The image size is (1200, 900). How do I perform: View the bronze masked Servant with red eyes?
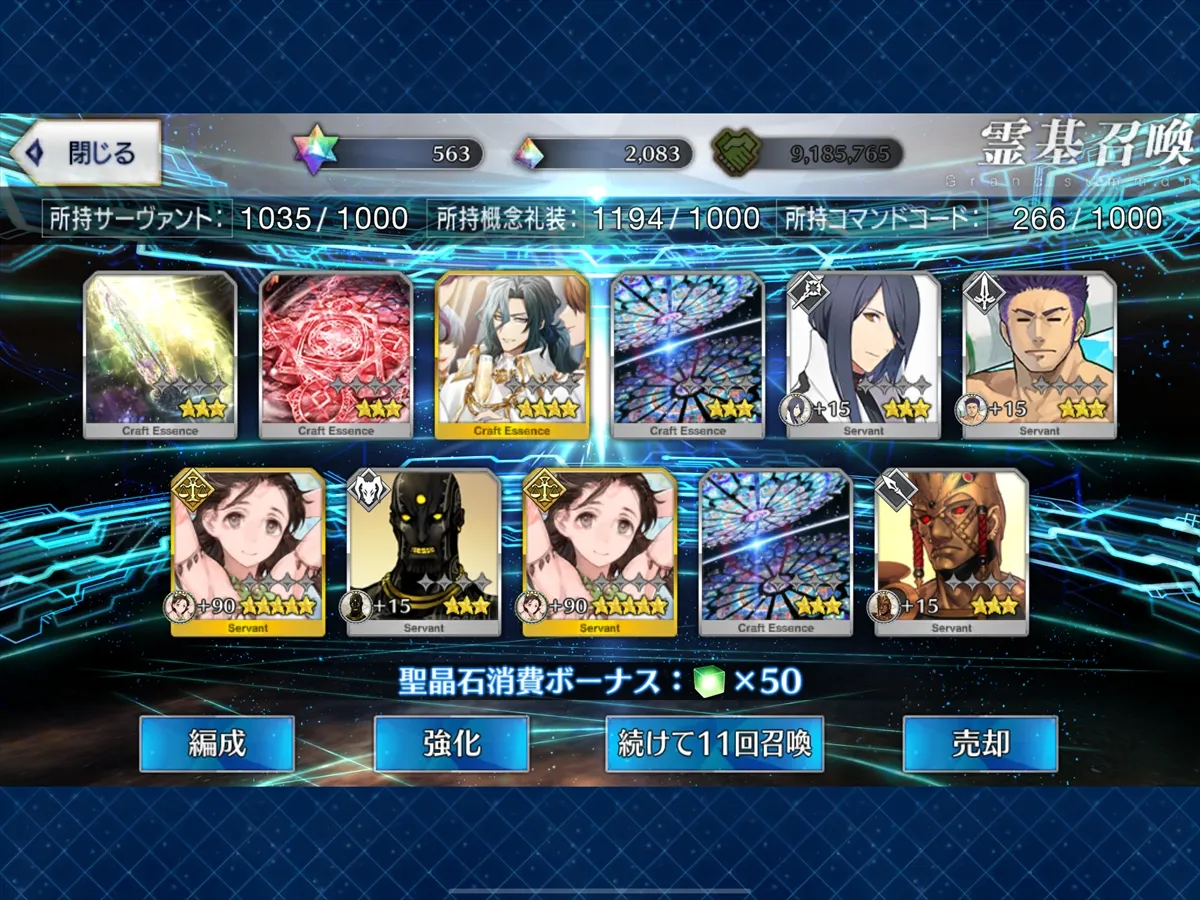pos(951,552)
